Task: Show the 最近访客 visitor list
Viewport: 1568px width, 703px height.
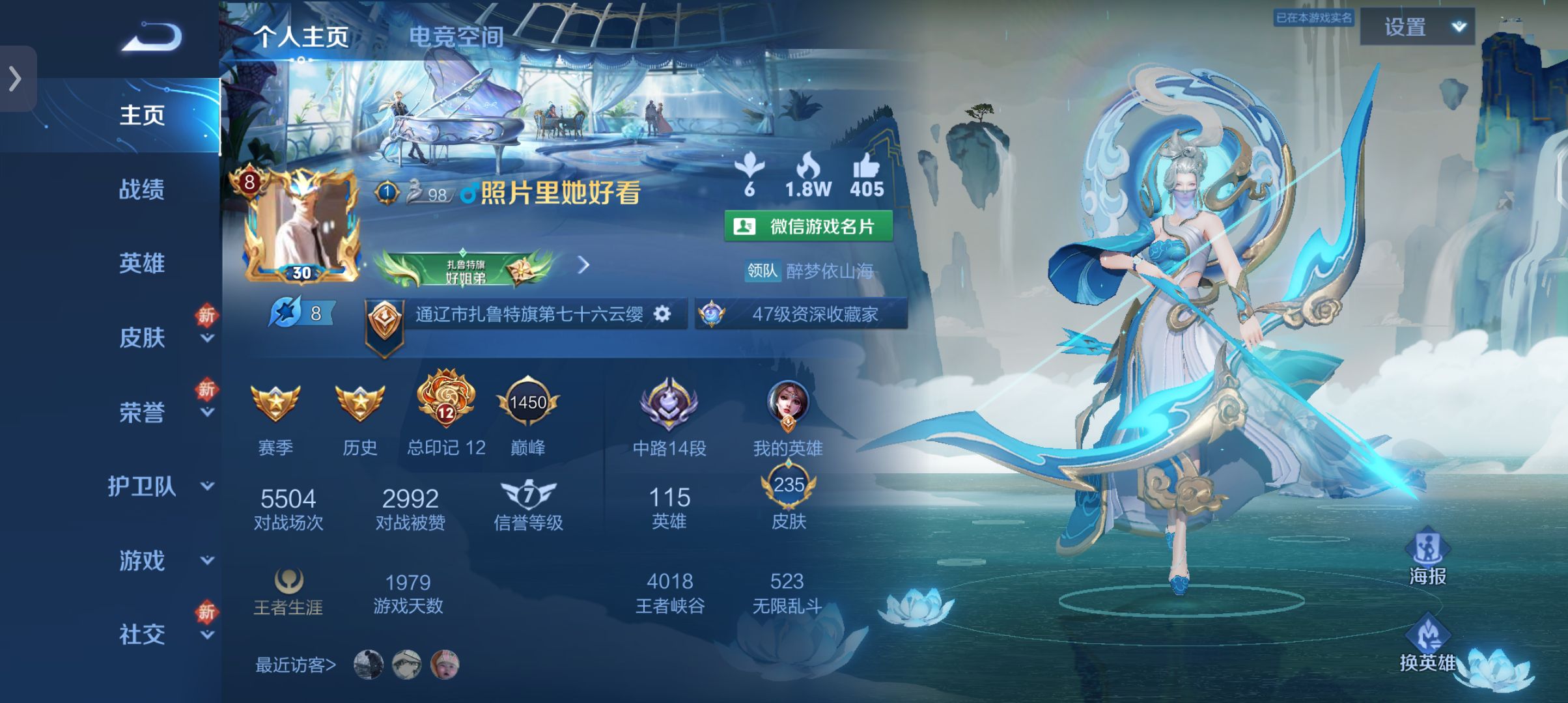Action: tap(295, 665)
